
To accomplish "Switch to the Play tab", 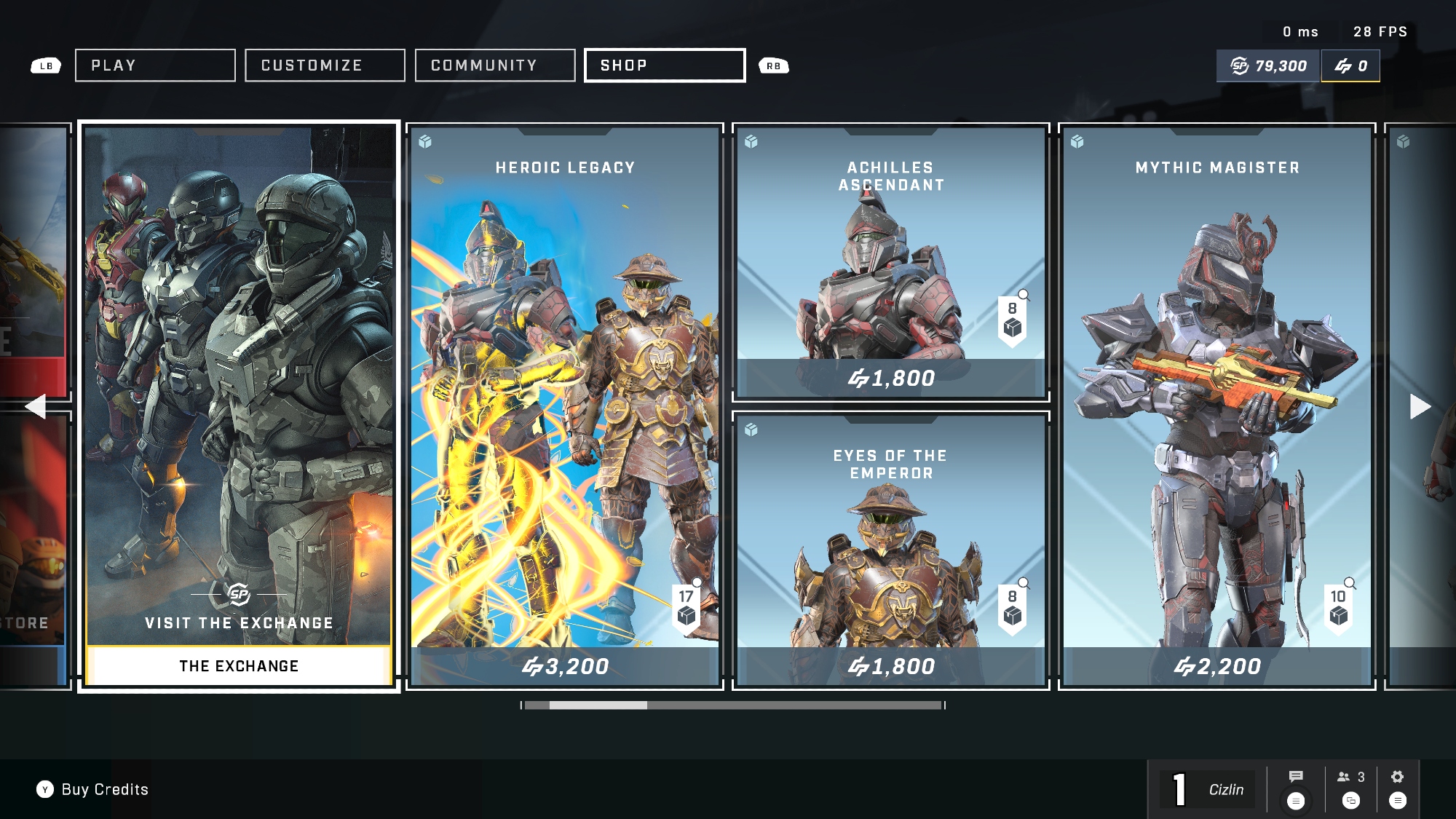I will (155, 66).
